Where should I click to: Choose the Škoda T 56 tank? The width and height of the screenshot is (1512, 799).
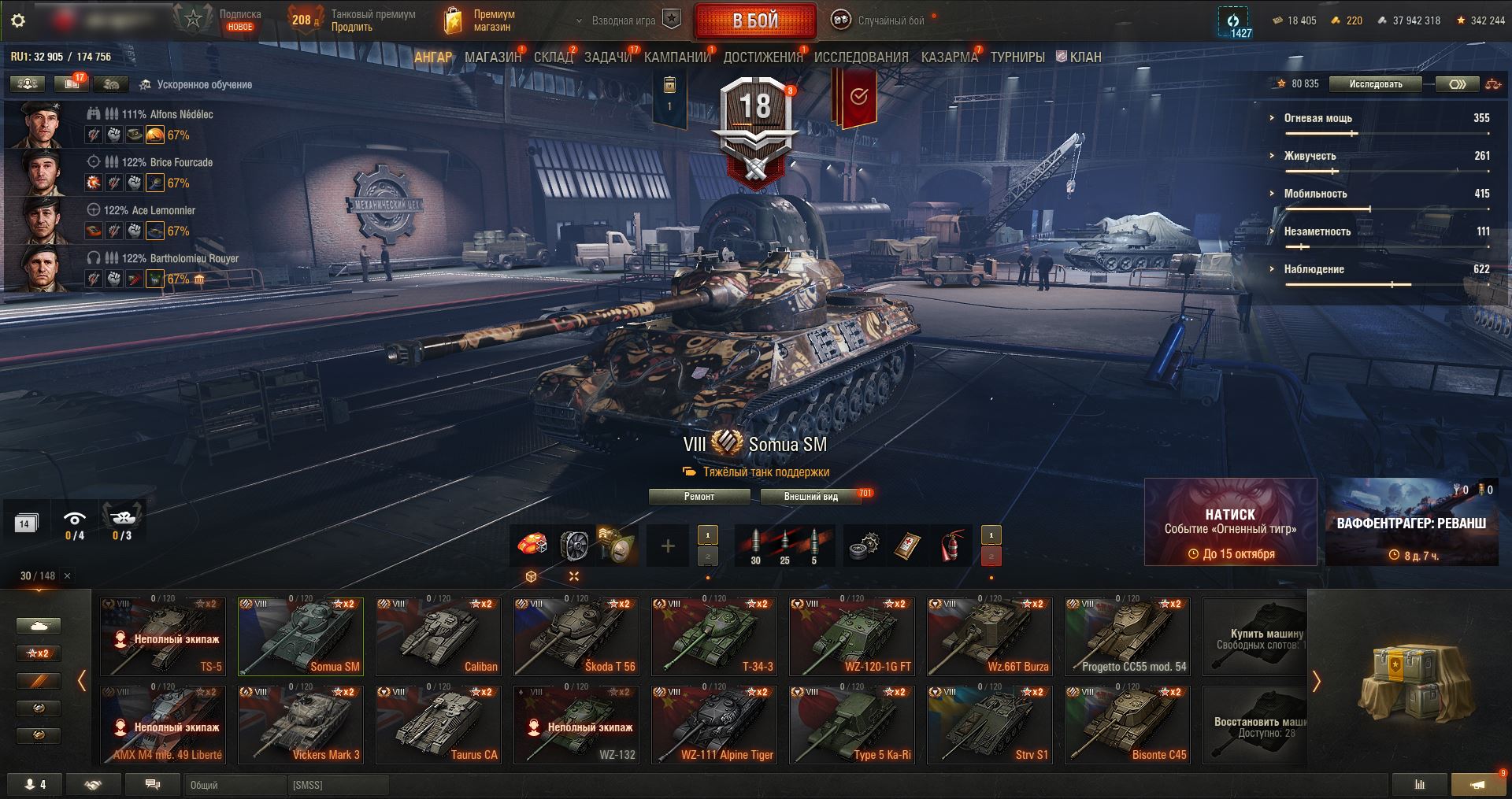pos(576,636)
